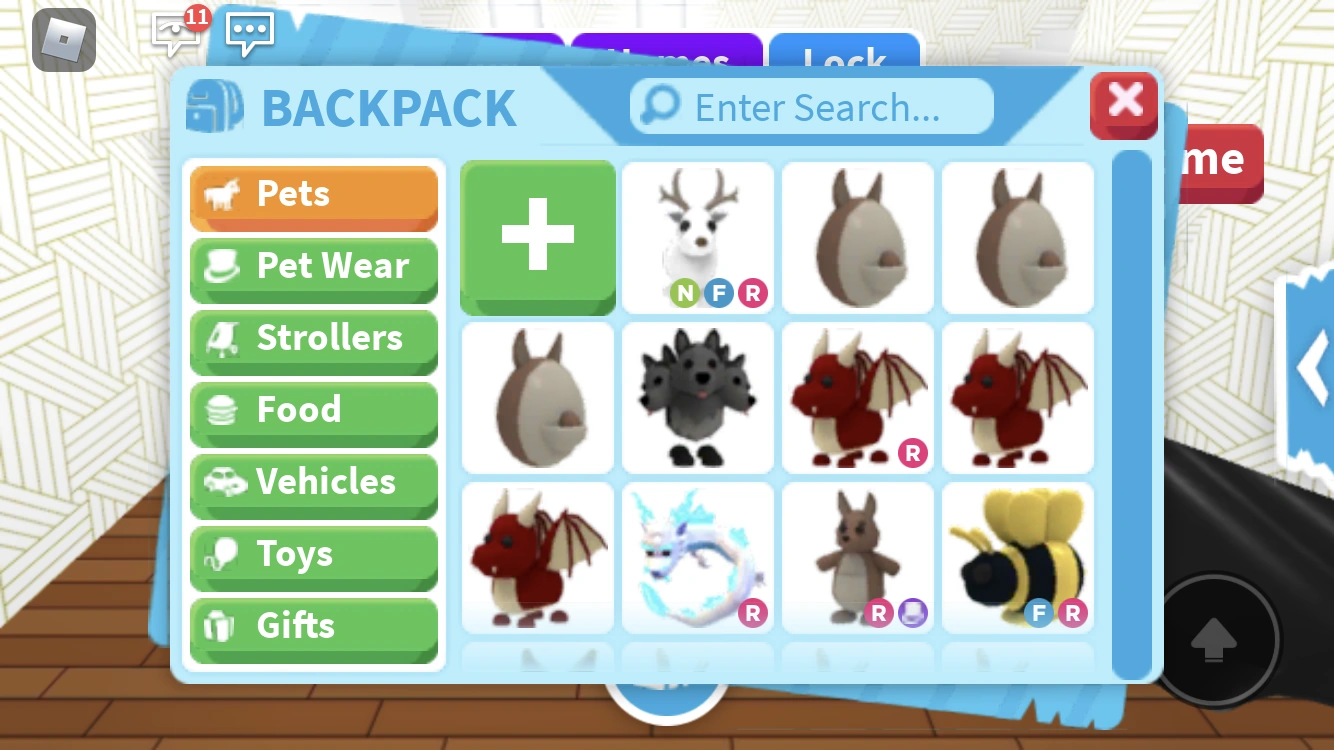
Task: Open the Pets category
Action: point(313,194)
